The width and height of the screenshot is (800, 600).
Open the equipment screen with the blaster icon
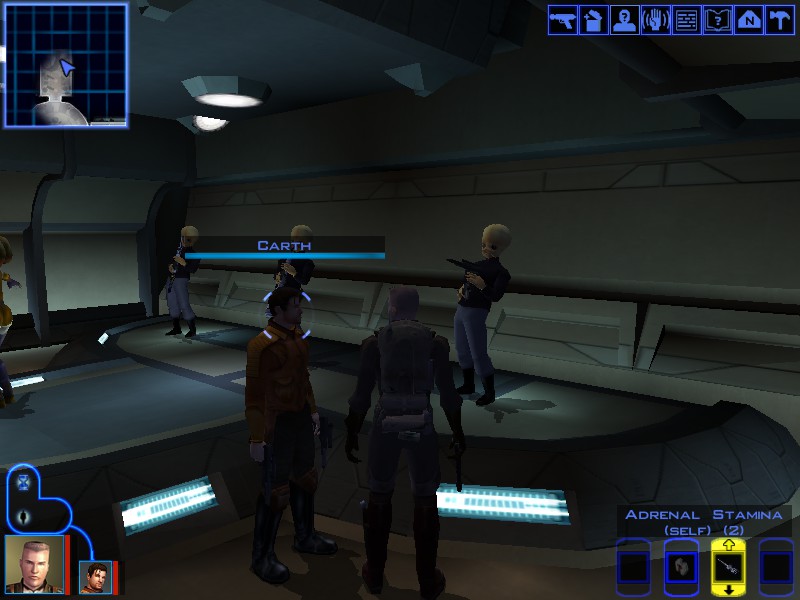[x=563, y=19]
